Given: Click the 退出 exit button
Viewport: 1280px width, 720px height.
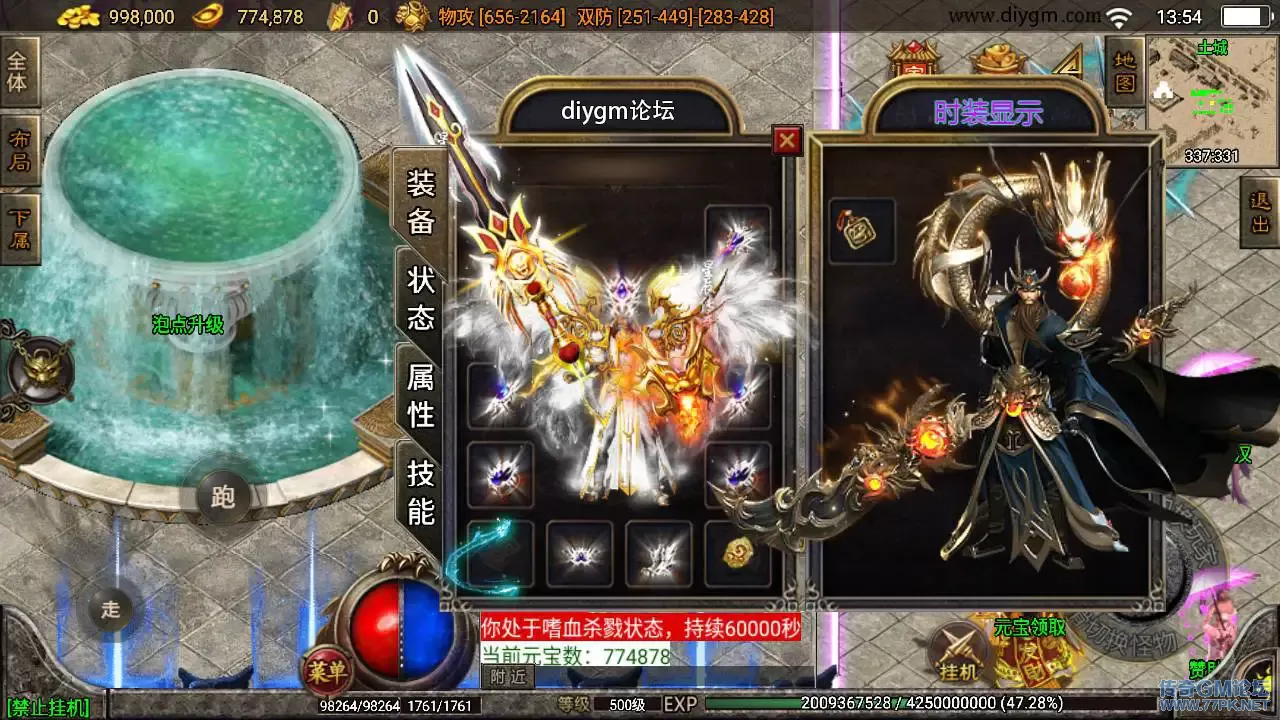Looking at the screenshot, I should click(x=1260, y=212).
